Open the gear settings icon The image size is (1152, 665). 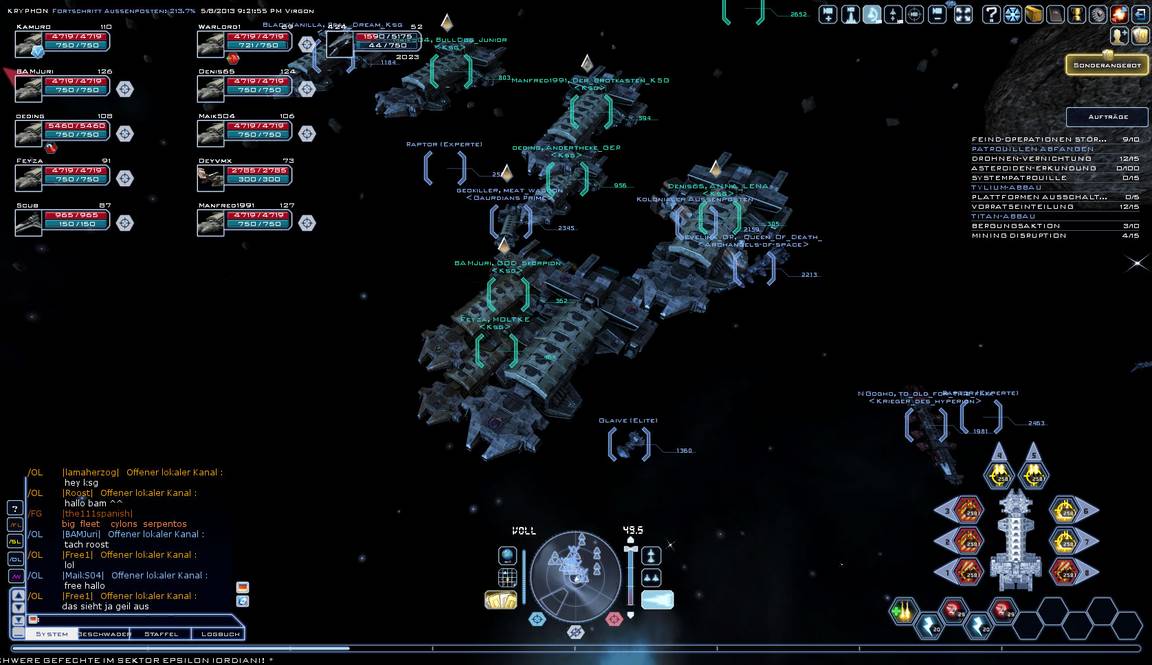point(1098,14)
